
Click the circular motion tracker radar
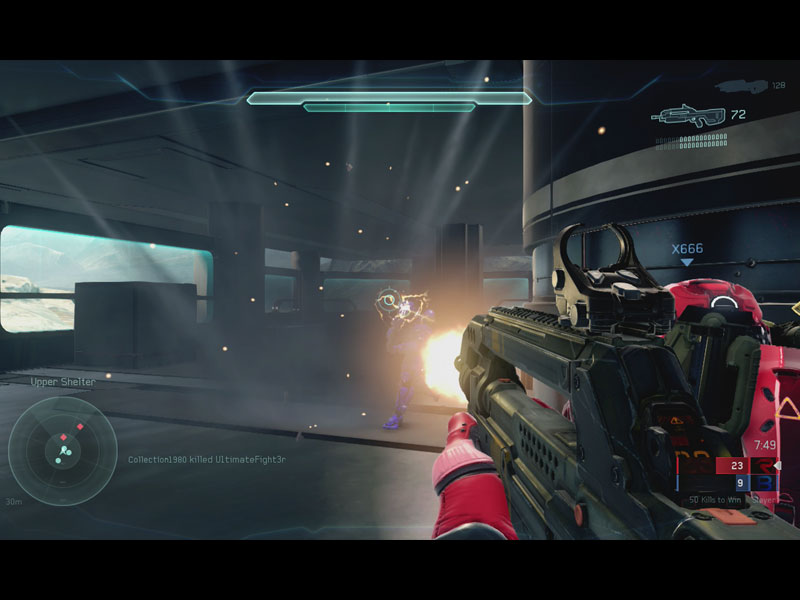point(62,450)
